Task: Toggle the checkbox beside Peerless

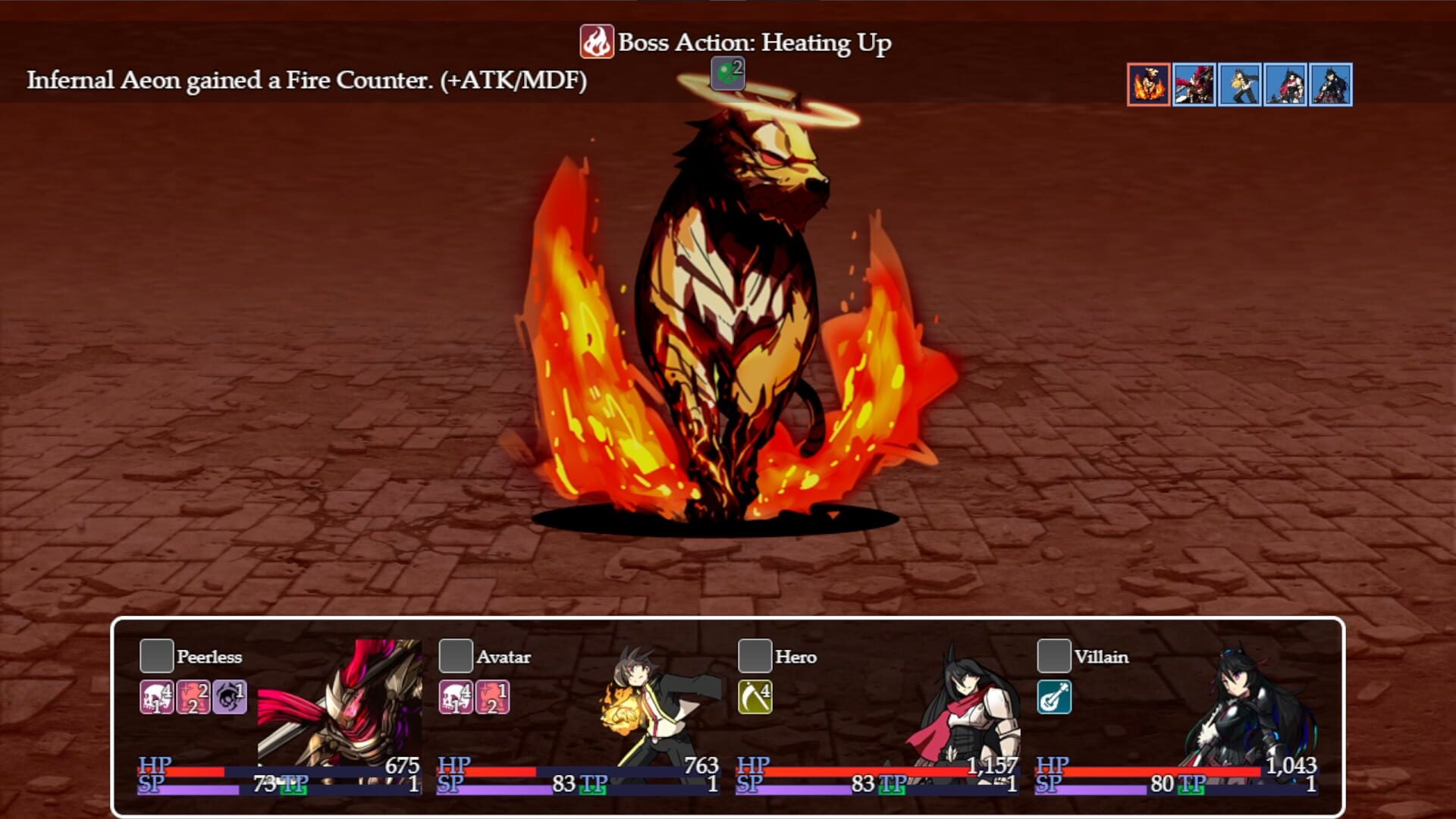Action: pos(157,657)
